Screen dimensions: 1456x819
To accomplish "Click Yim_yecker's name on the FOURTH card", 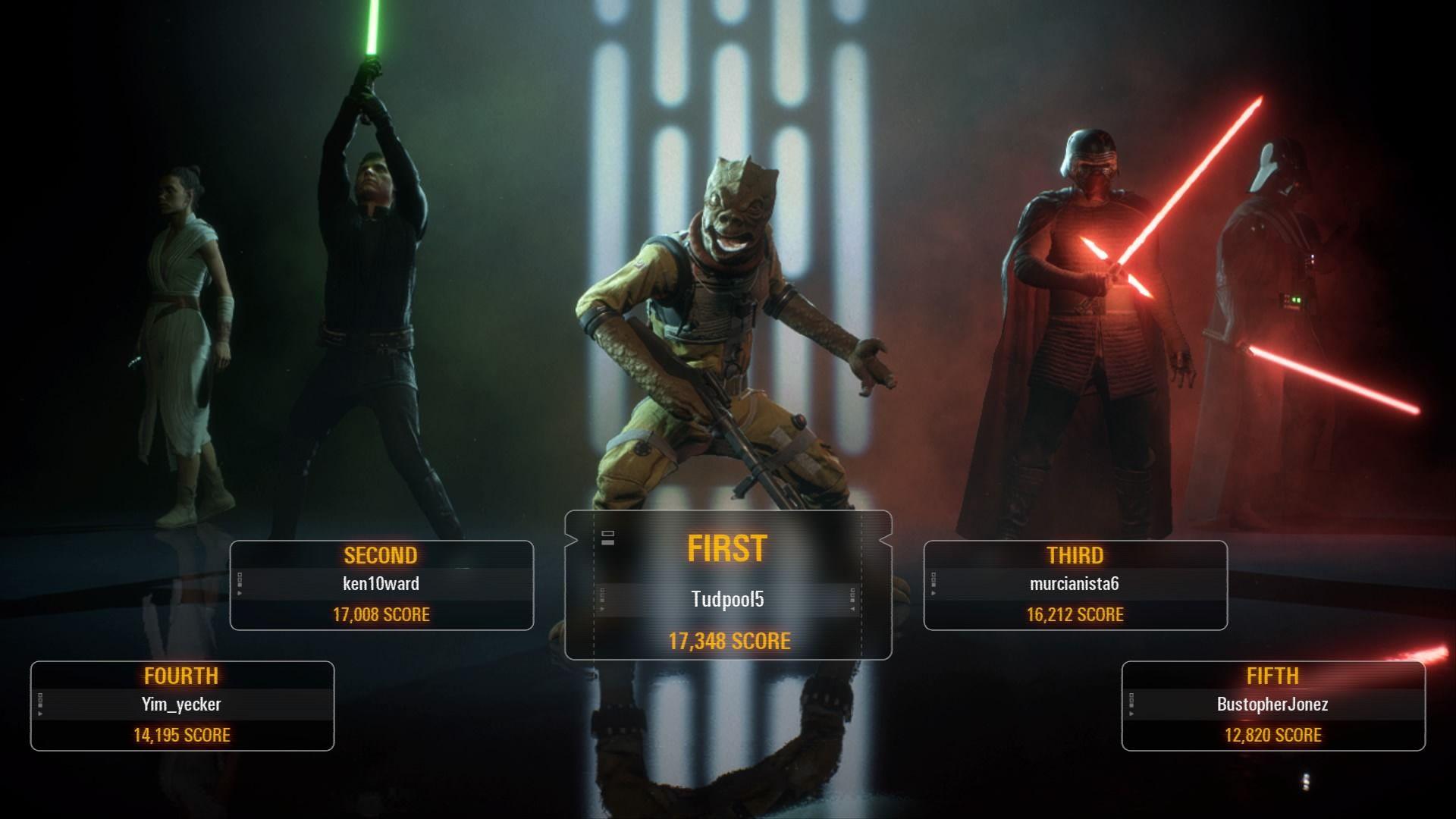I will (x=182, y=704).
